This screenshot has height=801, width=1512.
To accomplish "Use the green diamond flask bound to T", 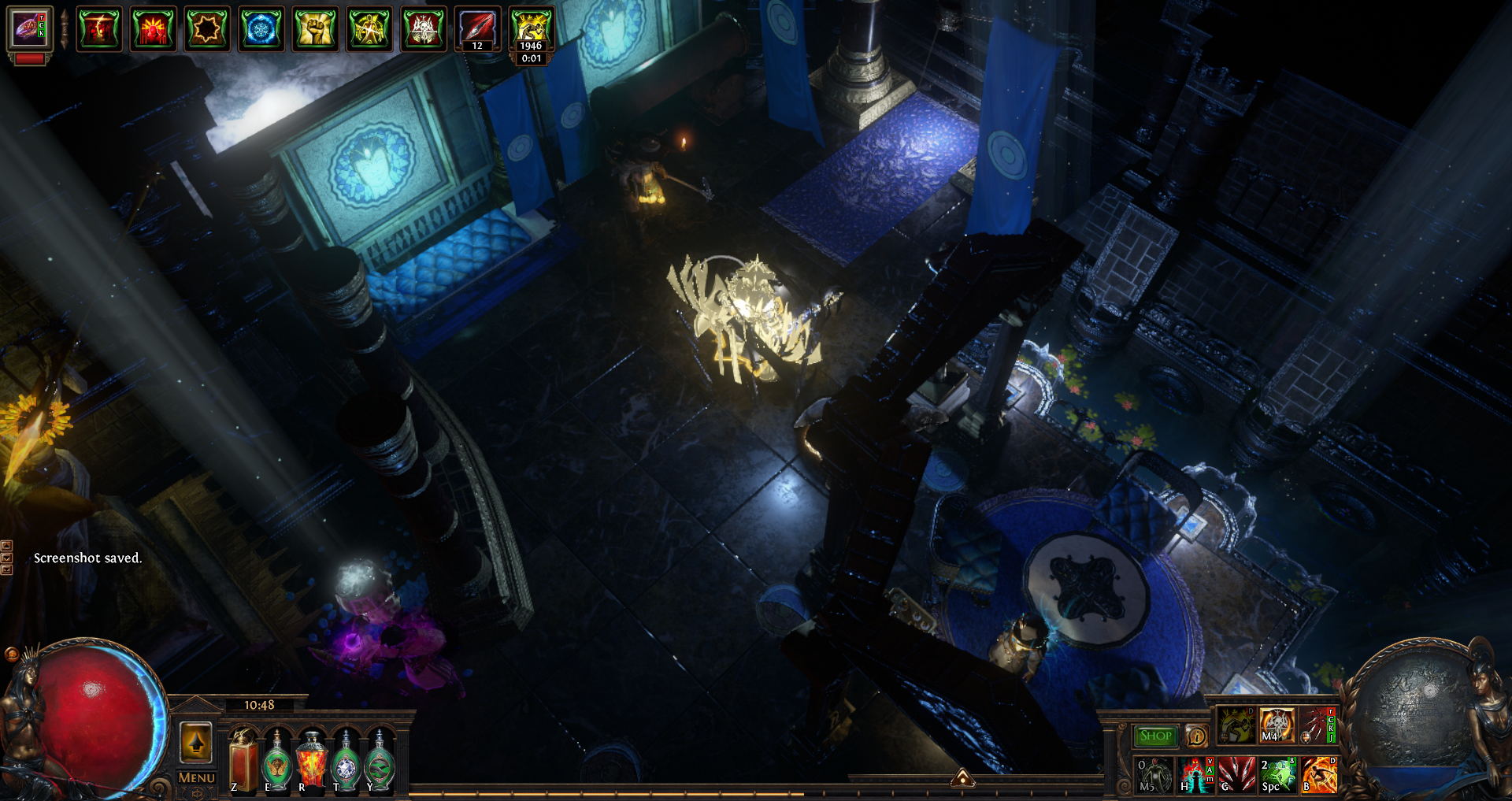I will coord(346,761).
